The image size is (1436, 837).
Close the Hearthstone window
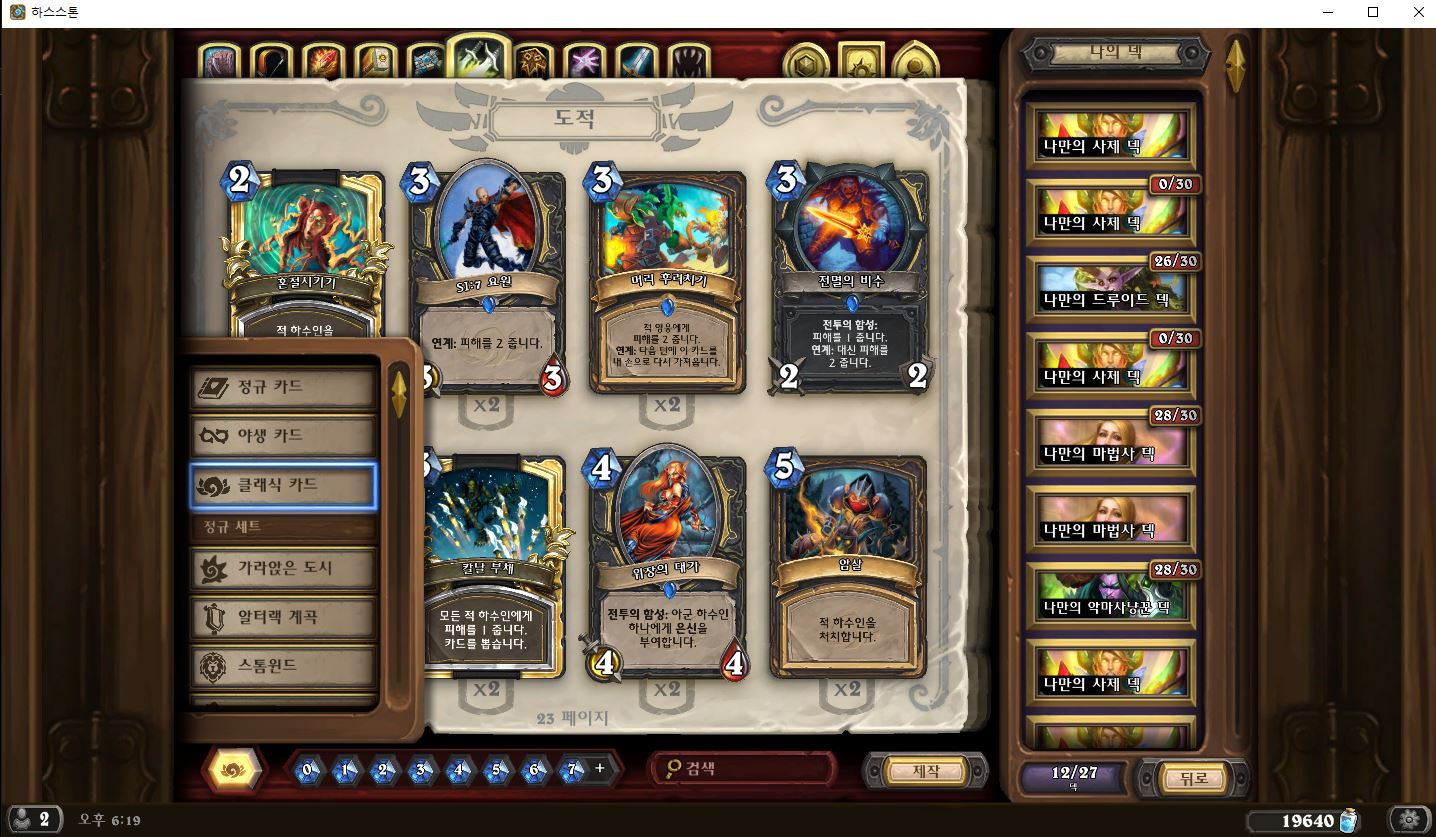[1419, 12]
